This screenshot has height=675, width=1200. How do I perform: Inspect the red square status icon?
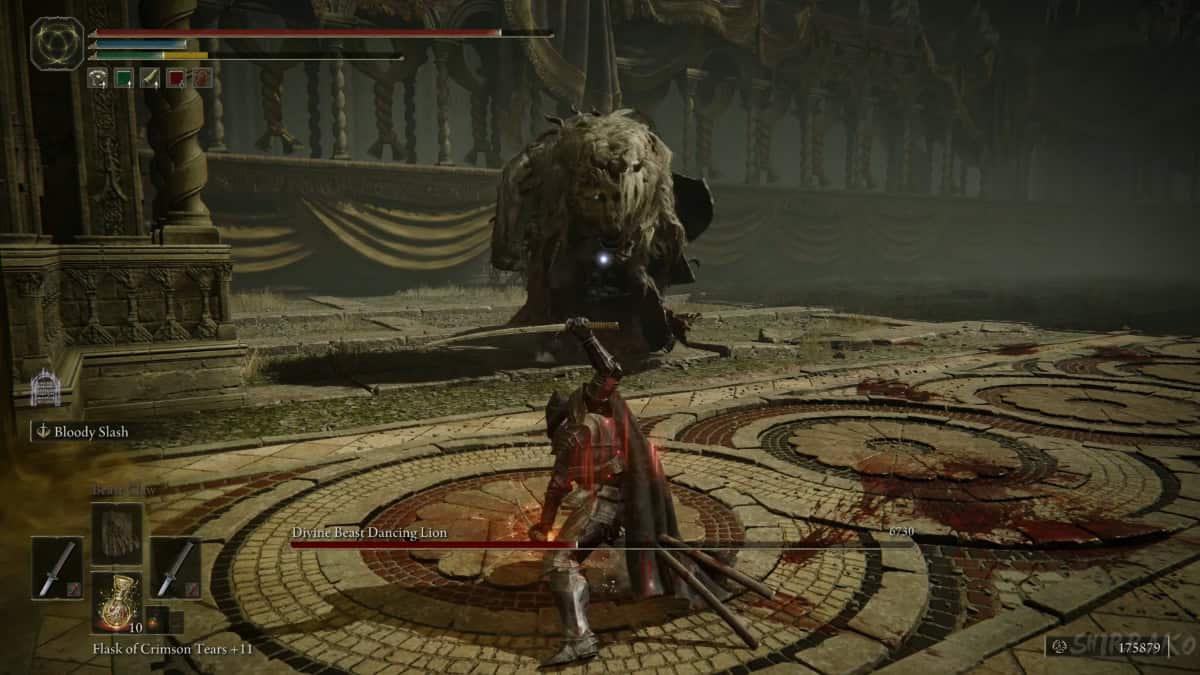176,78
